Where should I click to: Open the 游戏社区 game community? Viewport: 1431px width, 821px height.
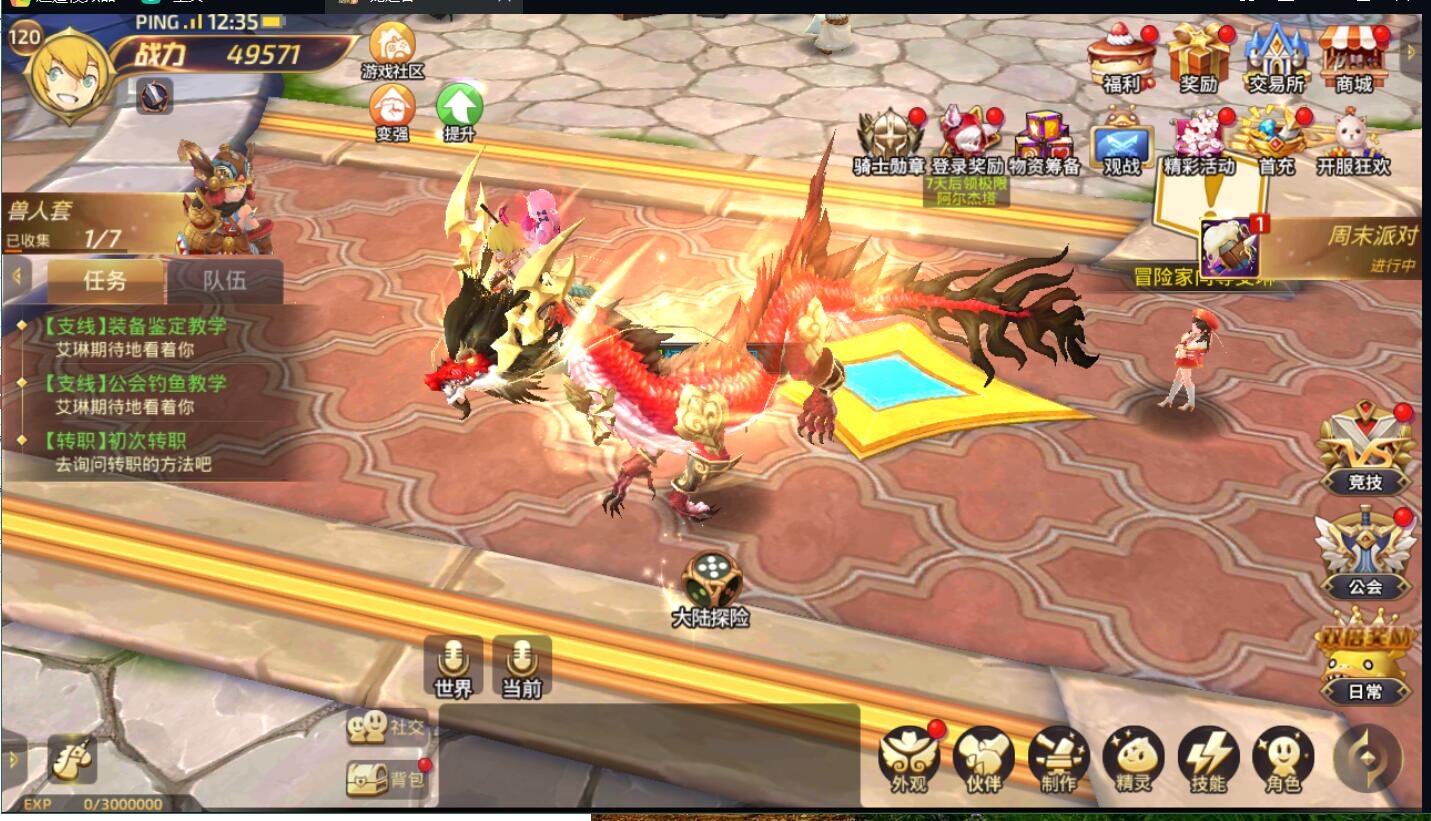pyautogui.click(x=393, y=50)
